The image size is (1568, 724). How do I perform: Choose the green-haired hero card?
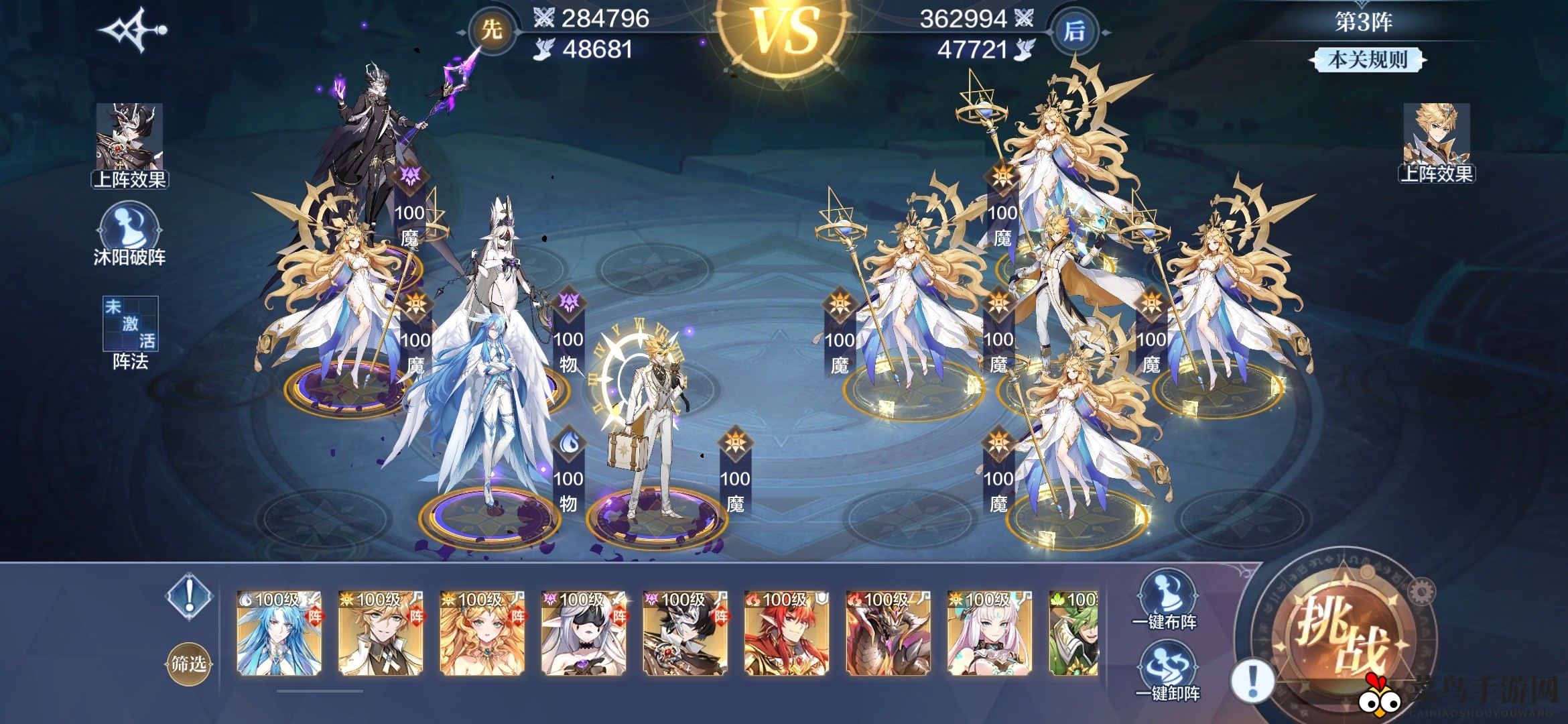(x=1073, y=632)
